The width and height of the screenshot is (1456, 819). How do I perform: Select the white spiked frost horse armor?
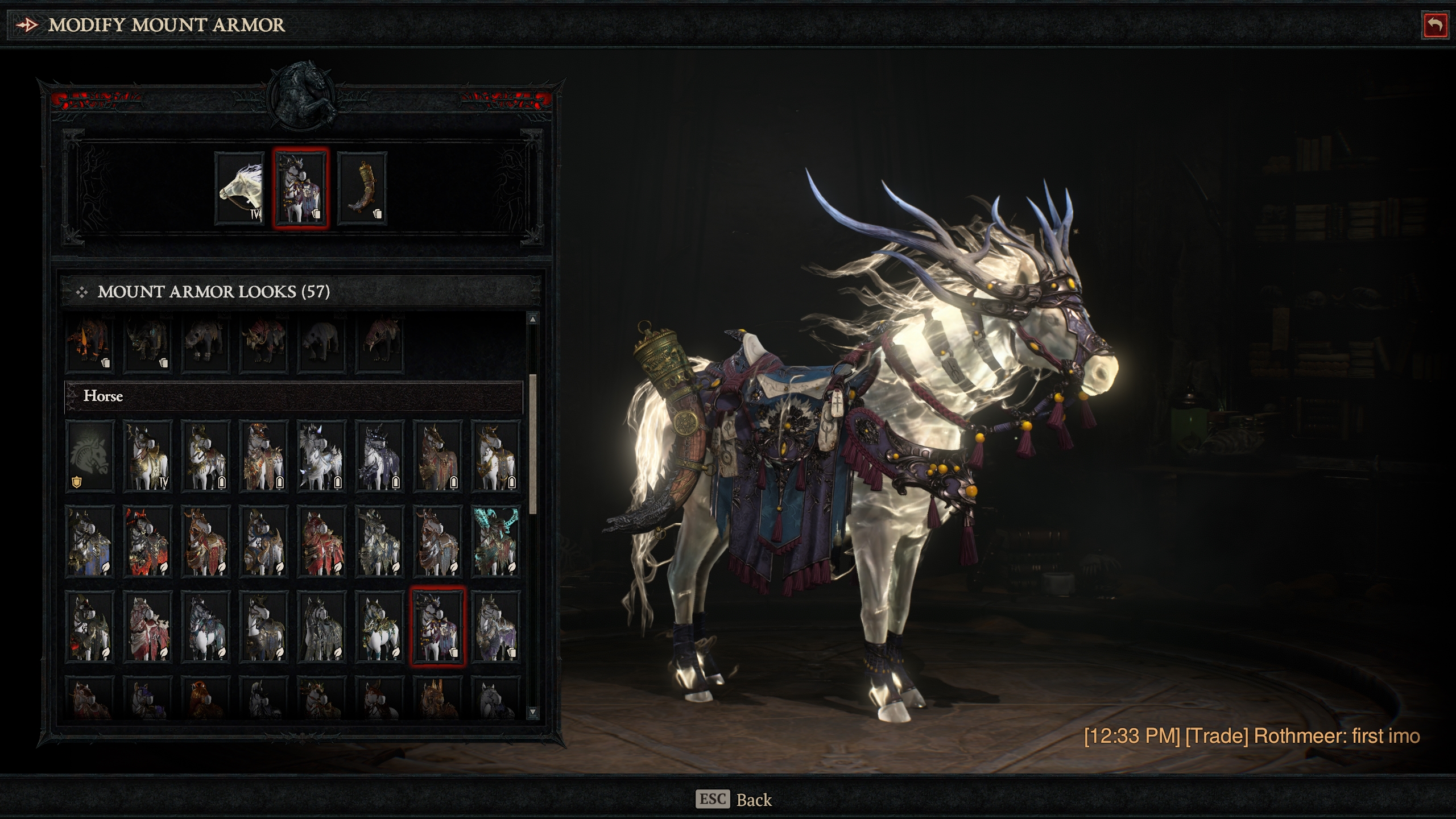[321, 456]
